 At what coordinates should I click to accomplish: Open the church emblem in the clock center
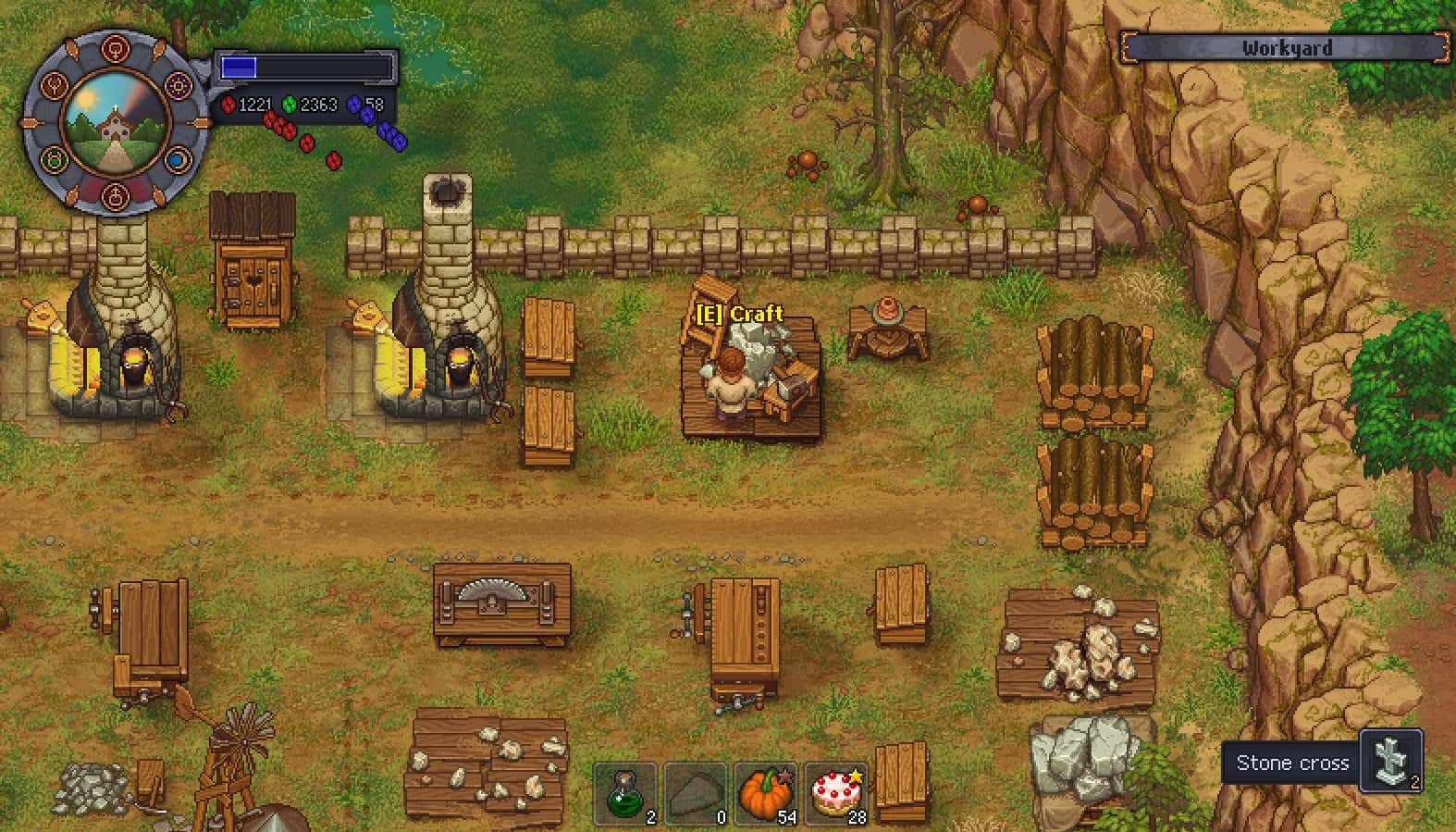[116, 125]
